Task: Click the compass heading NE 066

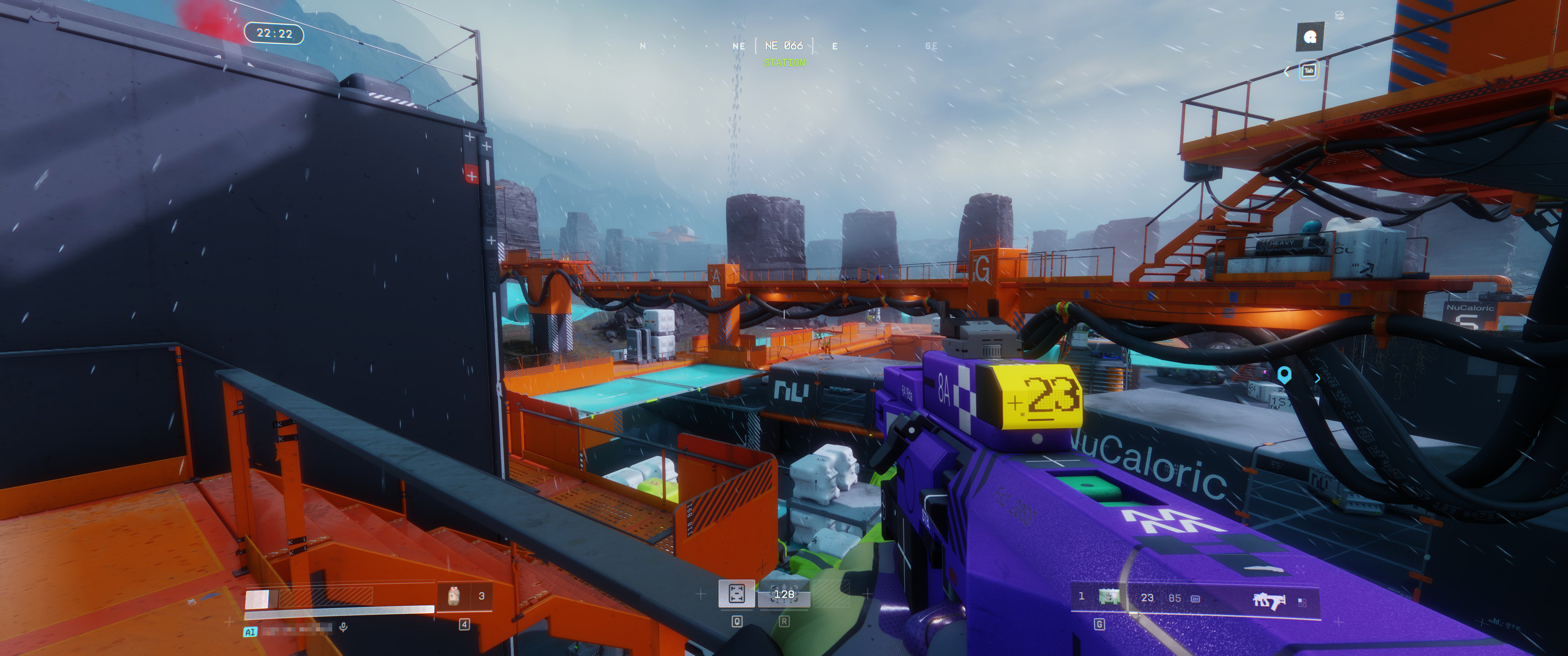Action: point(784,46)
